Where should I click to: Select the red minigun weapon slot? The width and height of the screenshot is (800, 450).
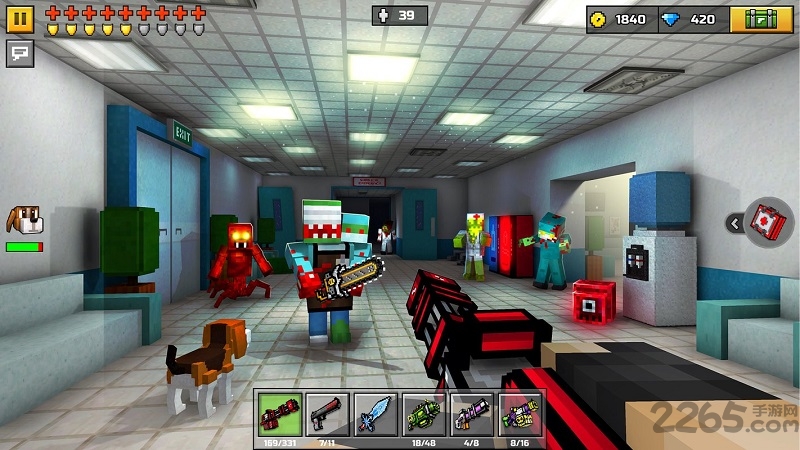(x=279, y=414)
